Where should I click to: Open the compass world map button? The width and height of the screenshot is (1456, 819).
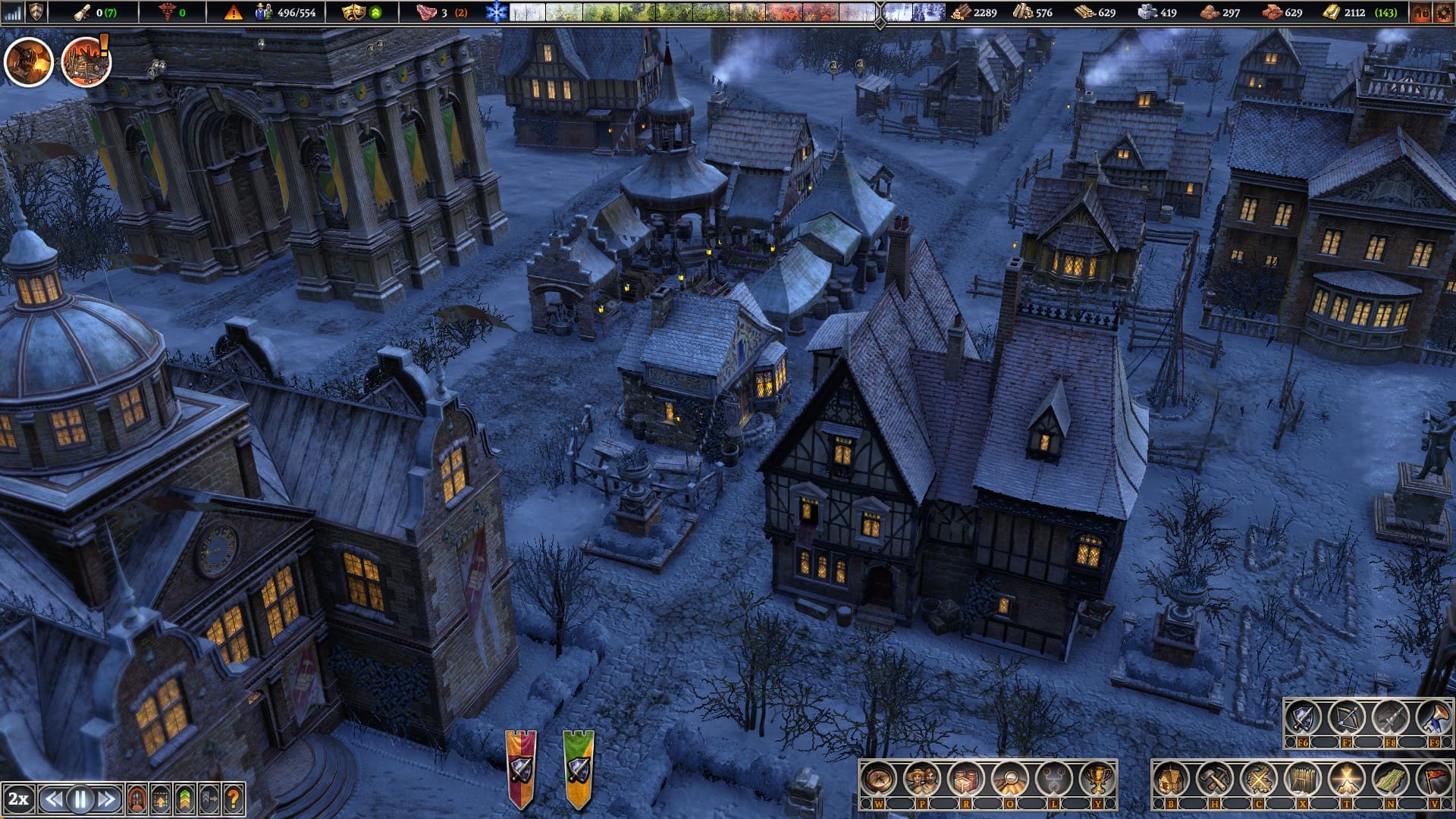coord(878,779)
